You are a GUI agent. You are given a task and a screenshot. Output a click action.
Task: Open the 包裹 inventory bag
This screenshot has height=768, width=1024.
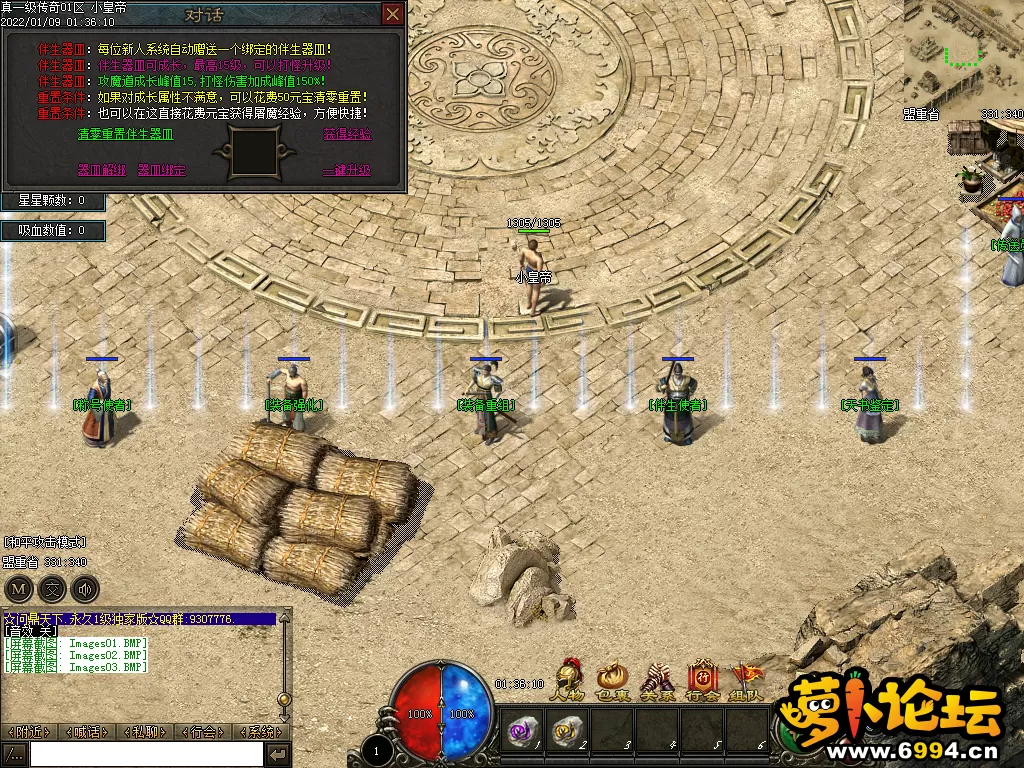pyautogui.click(x=612, y=678)
